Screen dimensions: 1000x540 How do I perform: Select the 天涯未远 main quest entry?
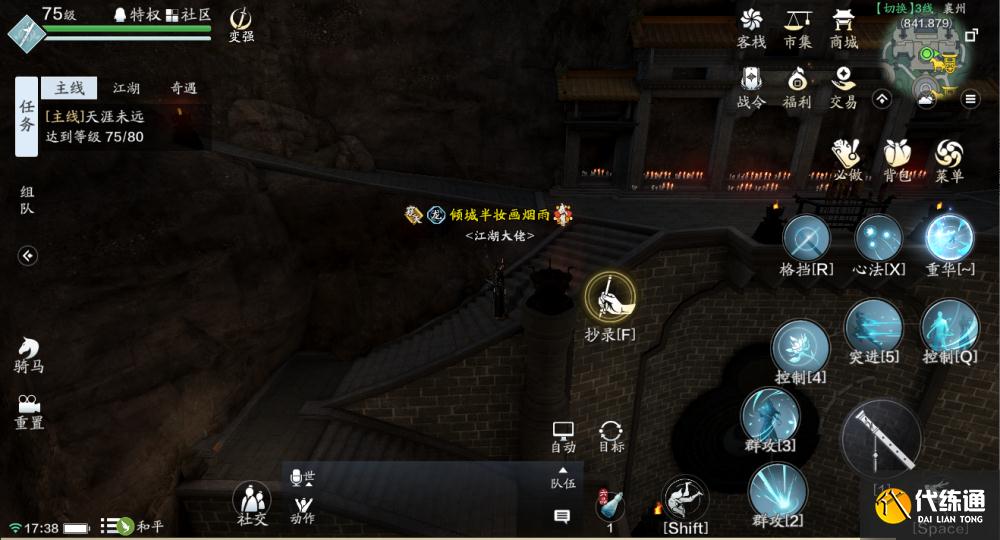pos(95,127)
